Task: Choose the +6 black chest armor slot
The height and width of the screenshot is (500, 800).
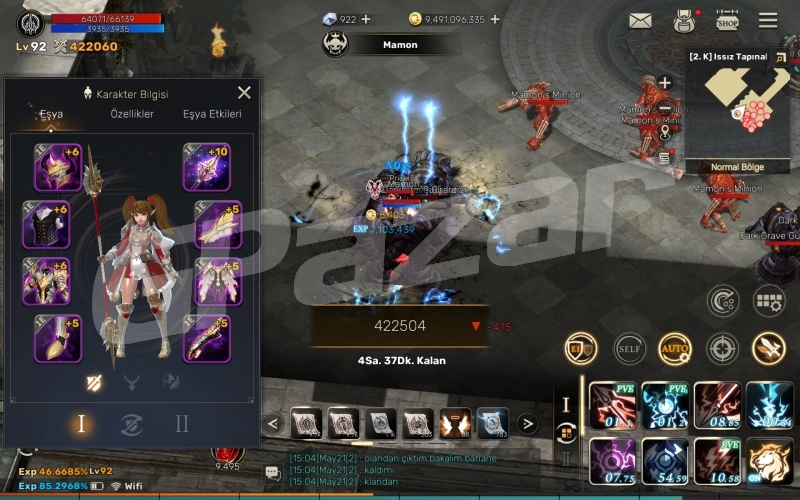Action: pyautogui.click(x=47, y=225)
